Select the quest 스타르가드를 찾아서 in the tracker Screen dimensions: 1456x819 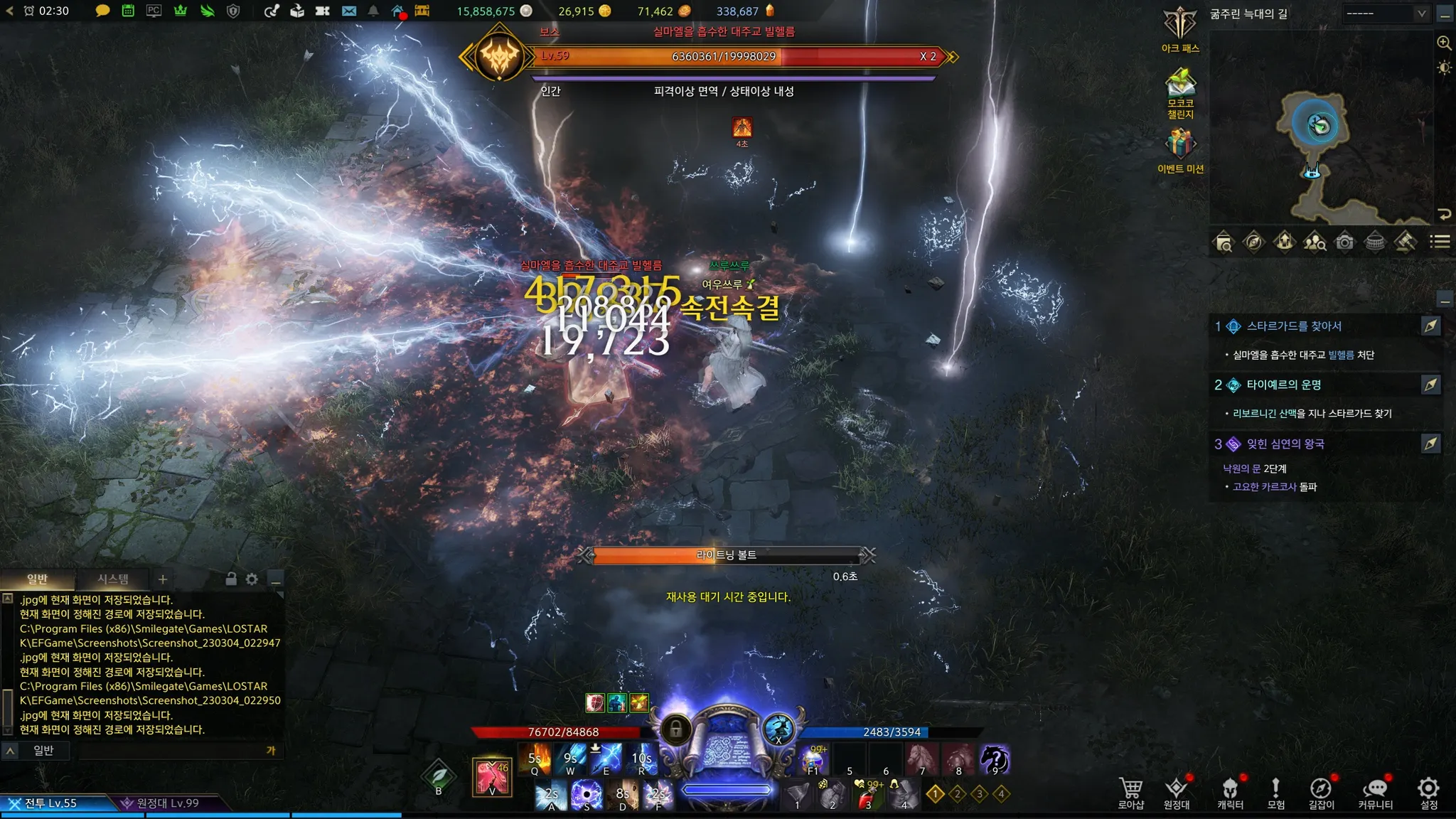pos(1294,326)
